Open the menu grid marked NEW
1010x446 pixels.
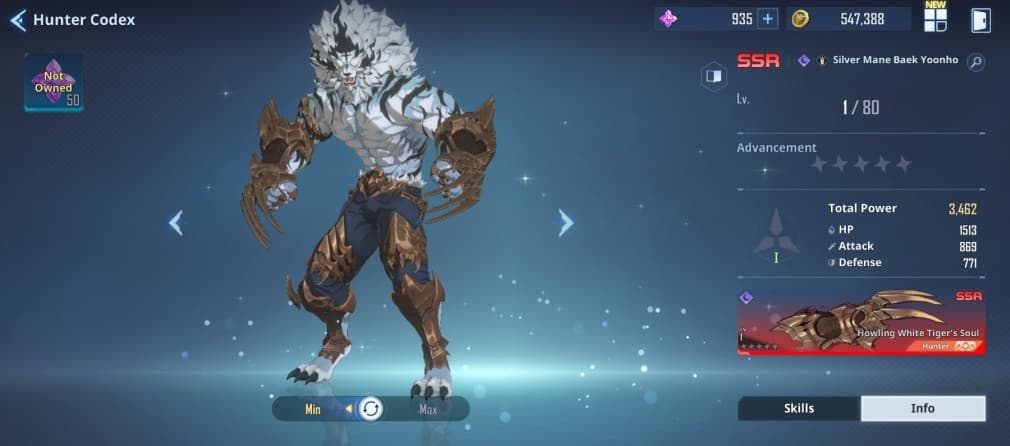935,19
